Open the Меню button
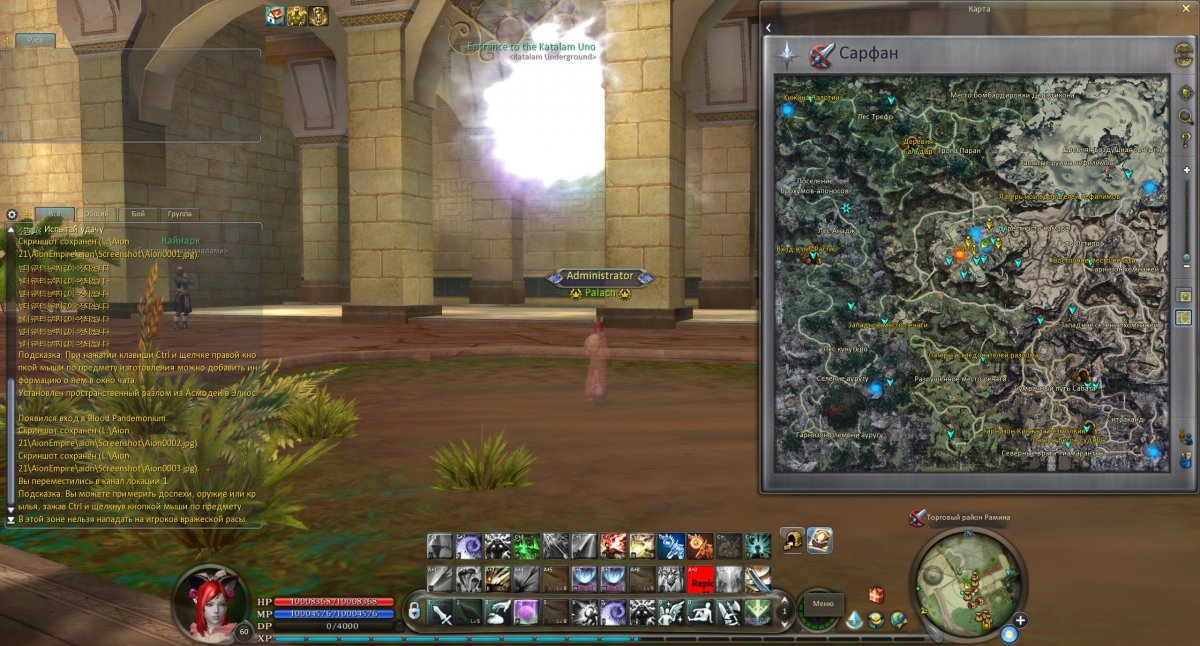 click(823, 604)
